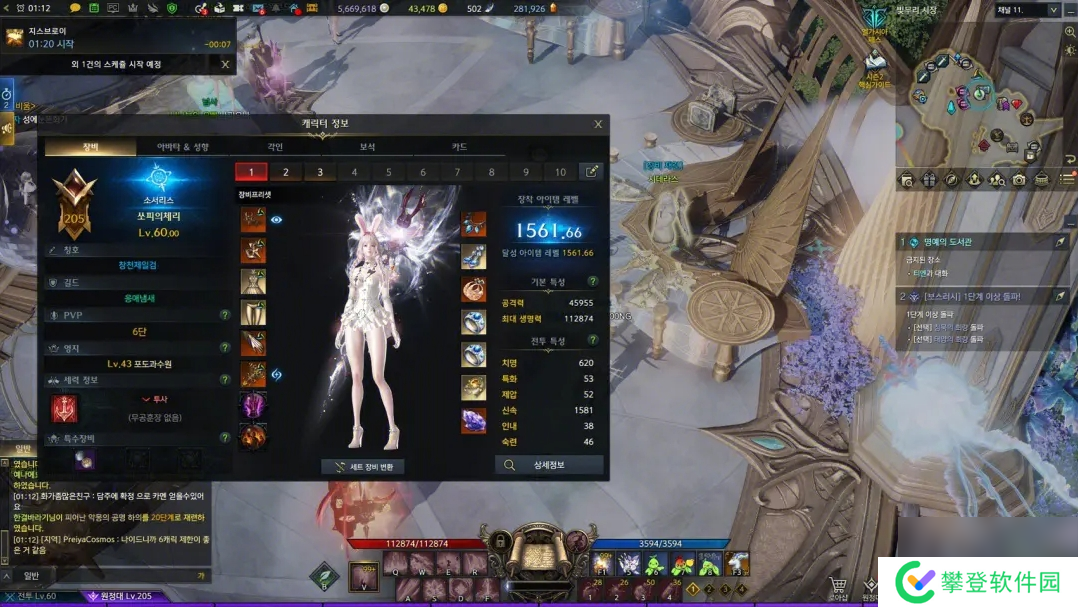The height and width of the screenshot is (607, 1078).
Task: Choose equipment preset number 2
Action: 286,172
